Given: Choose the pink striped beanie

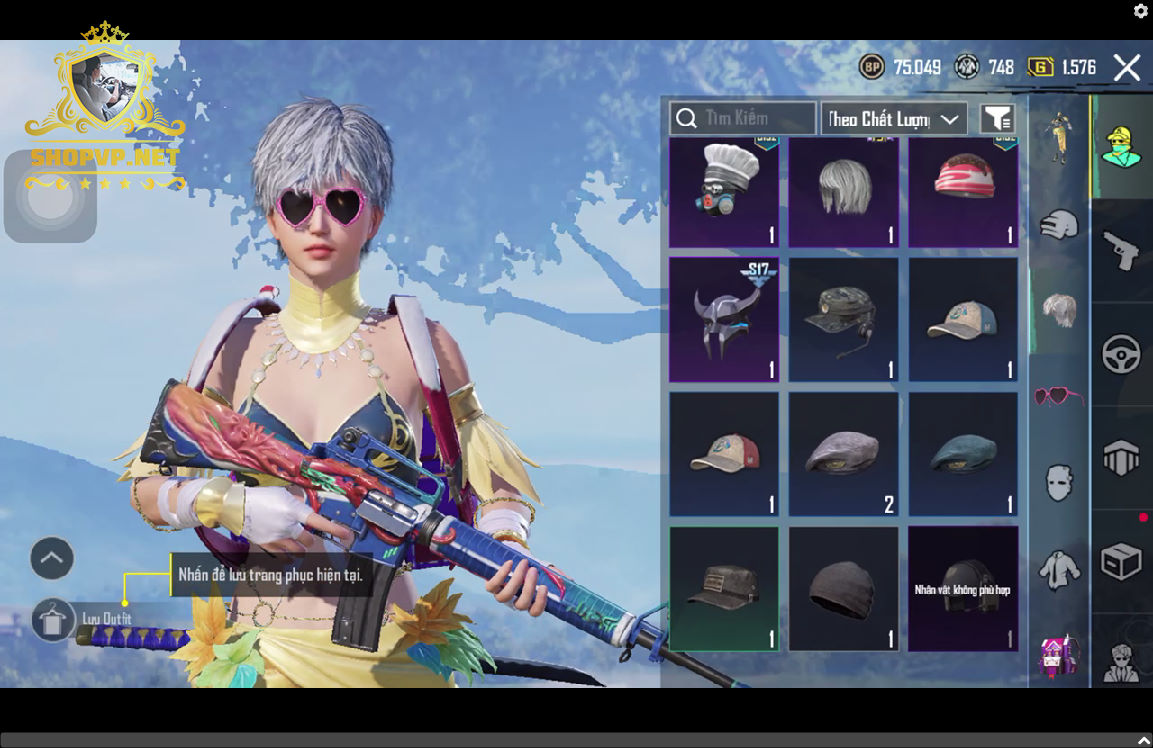Looking at the screenshot, I should [962, 192].
